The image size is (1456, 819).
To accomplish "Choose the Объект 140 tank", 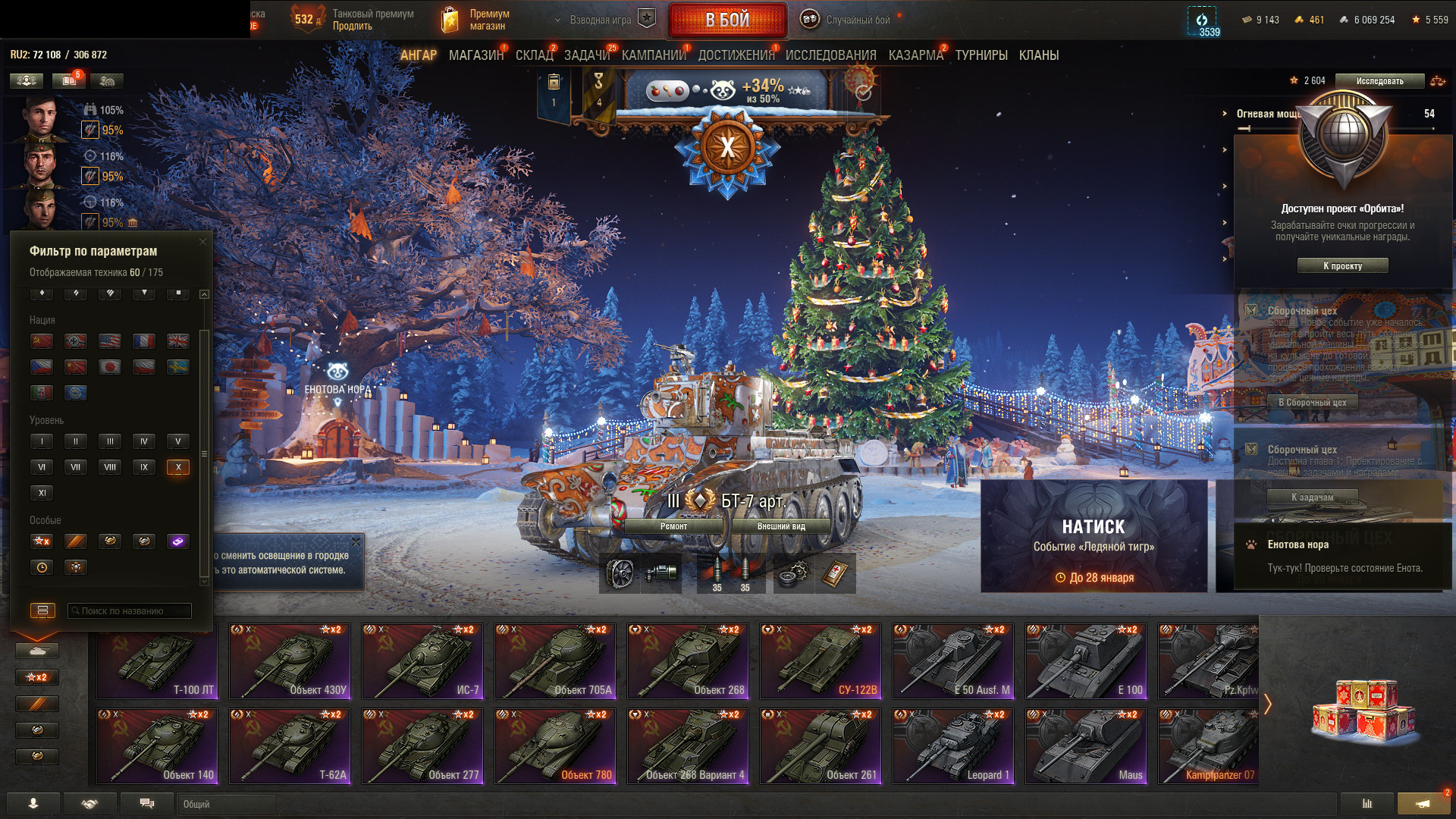I will point(157,746).
